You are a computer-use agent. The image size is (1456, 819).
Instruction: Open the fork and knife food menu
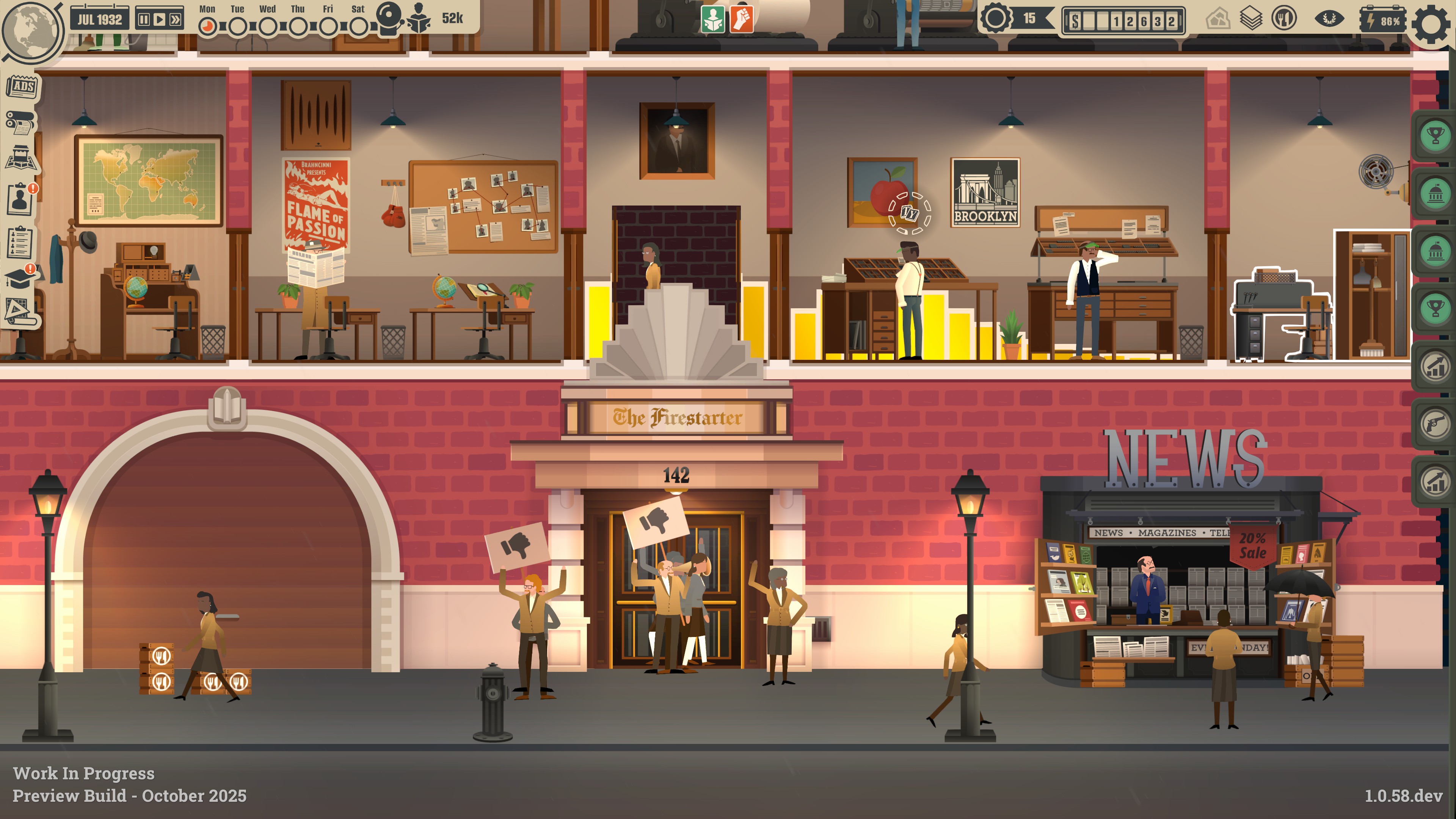pyautogui.click(x=1283, y=19)
